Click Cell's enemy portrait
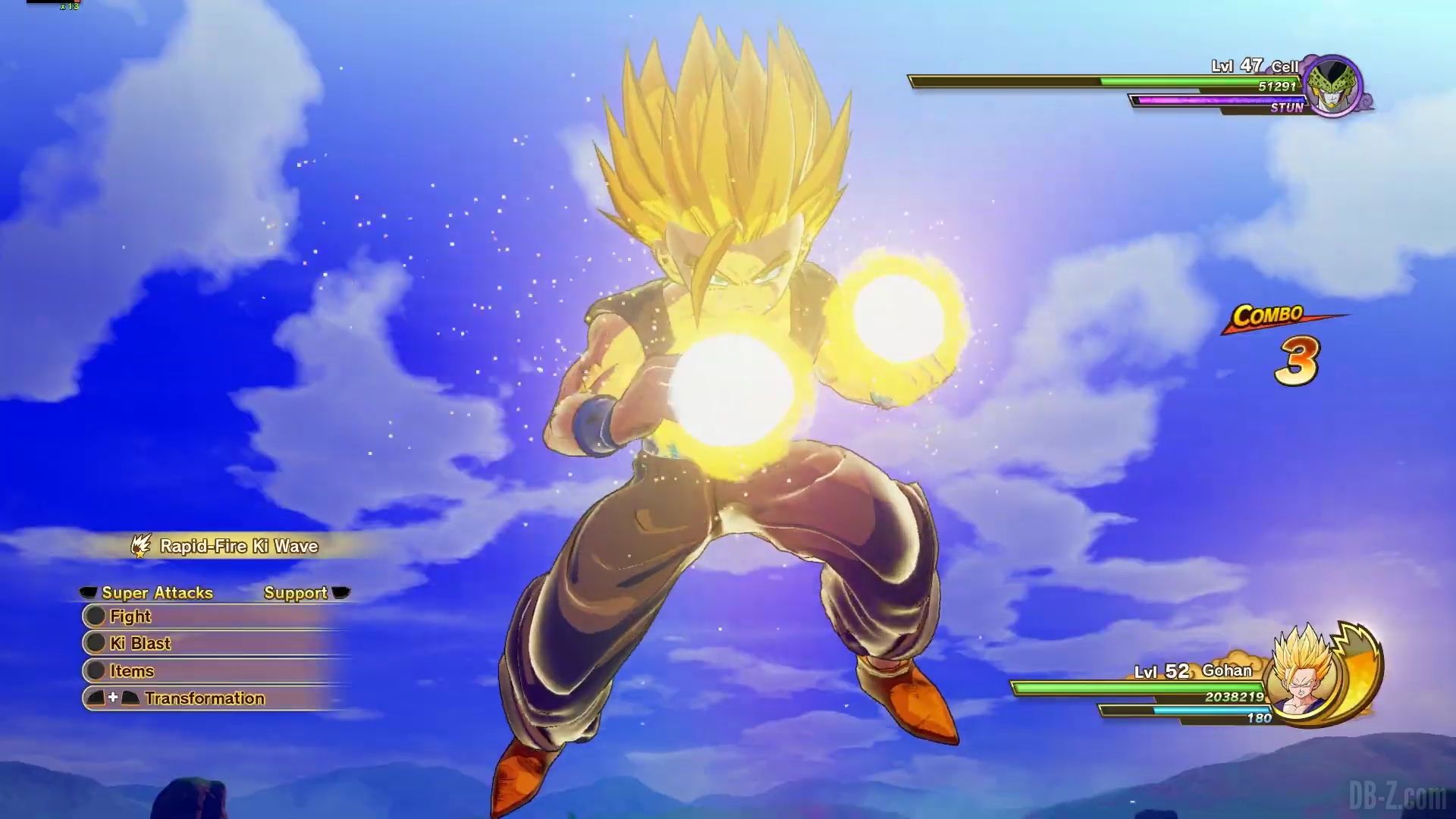The width and height of the screenshot is (1456, 819). pyautogui.click(x=1332, y=86)
